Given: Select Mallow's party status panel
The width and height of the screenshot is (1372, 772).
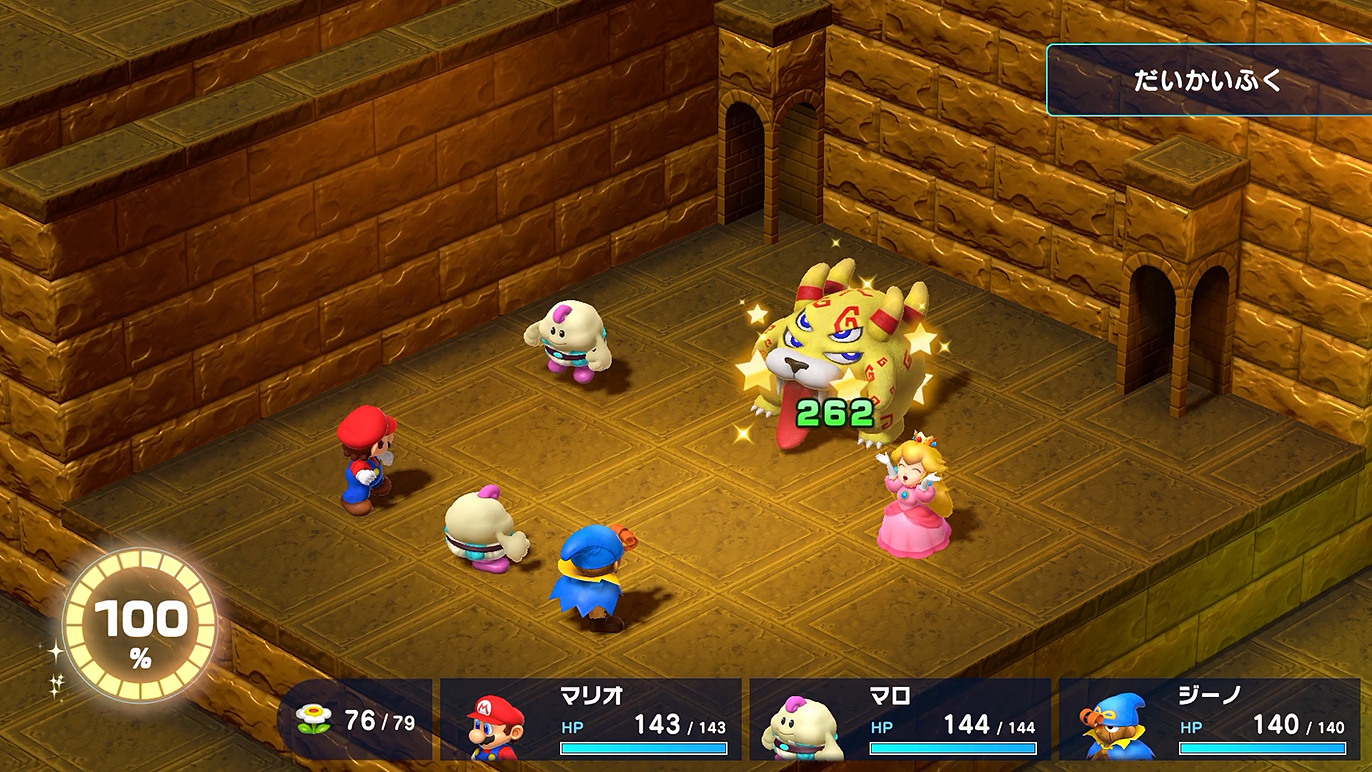Looking at the screenshot, I should click(900, 719).
